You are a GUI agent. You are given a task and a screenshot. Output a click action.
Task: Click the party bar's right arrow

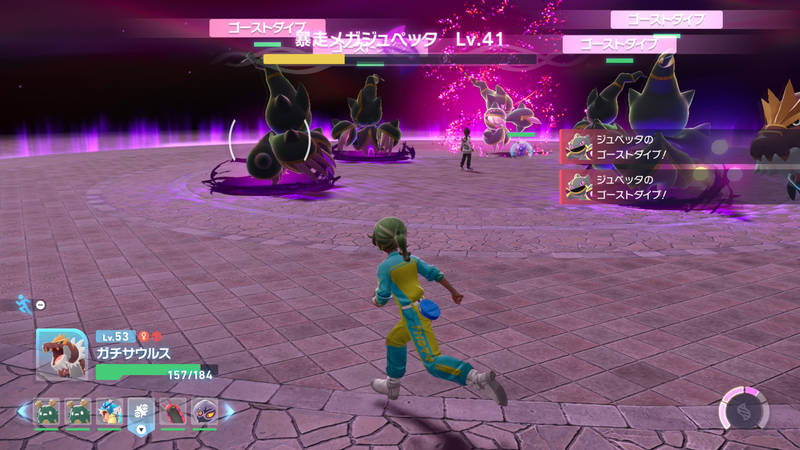click(x=229, y=411)
